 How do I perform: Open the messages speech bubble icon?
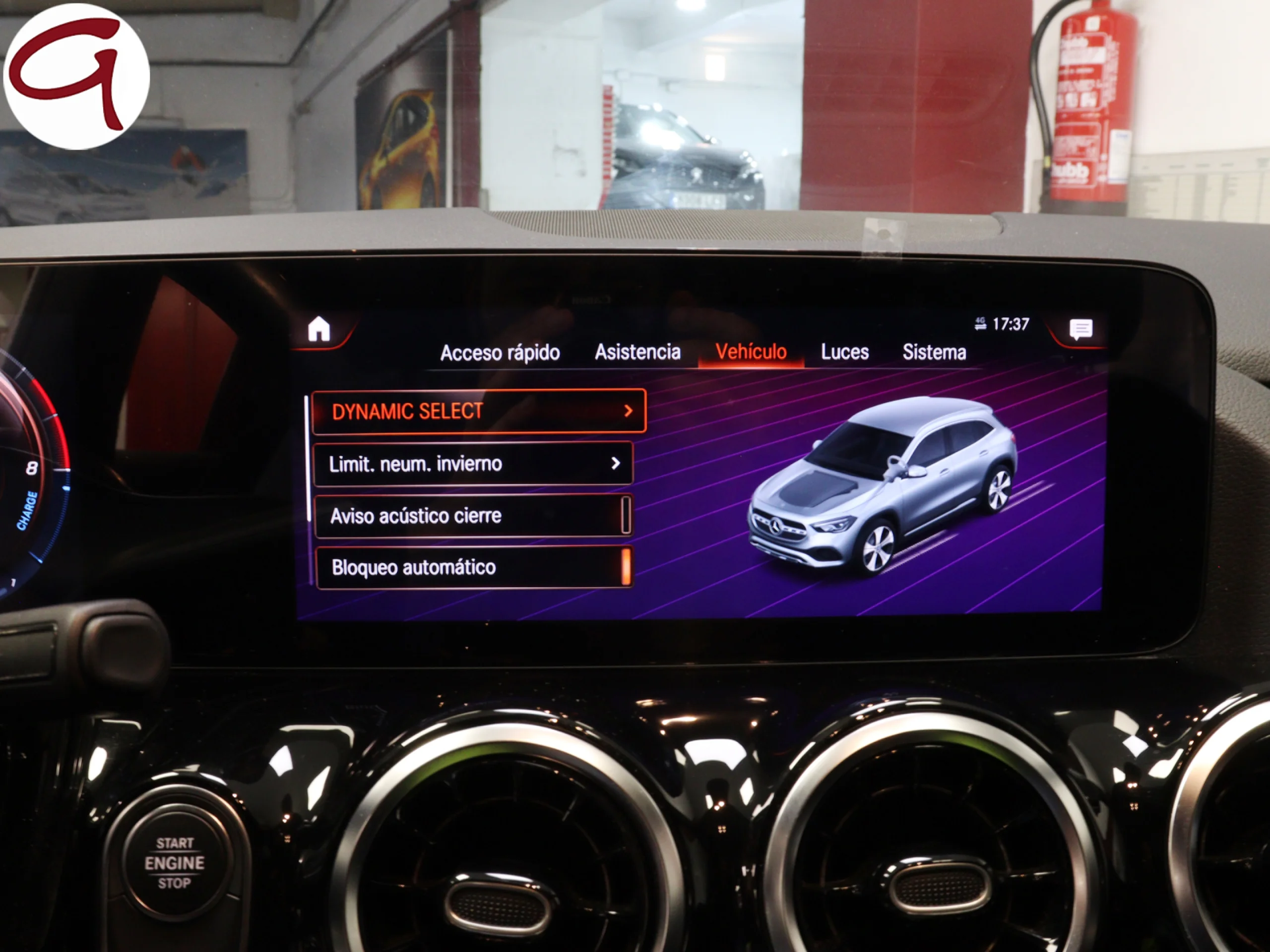(x=1080, y=329)
